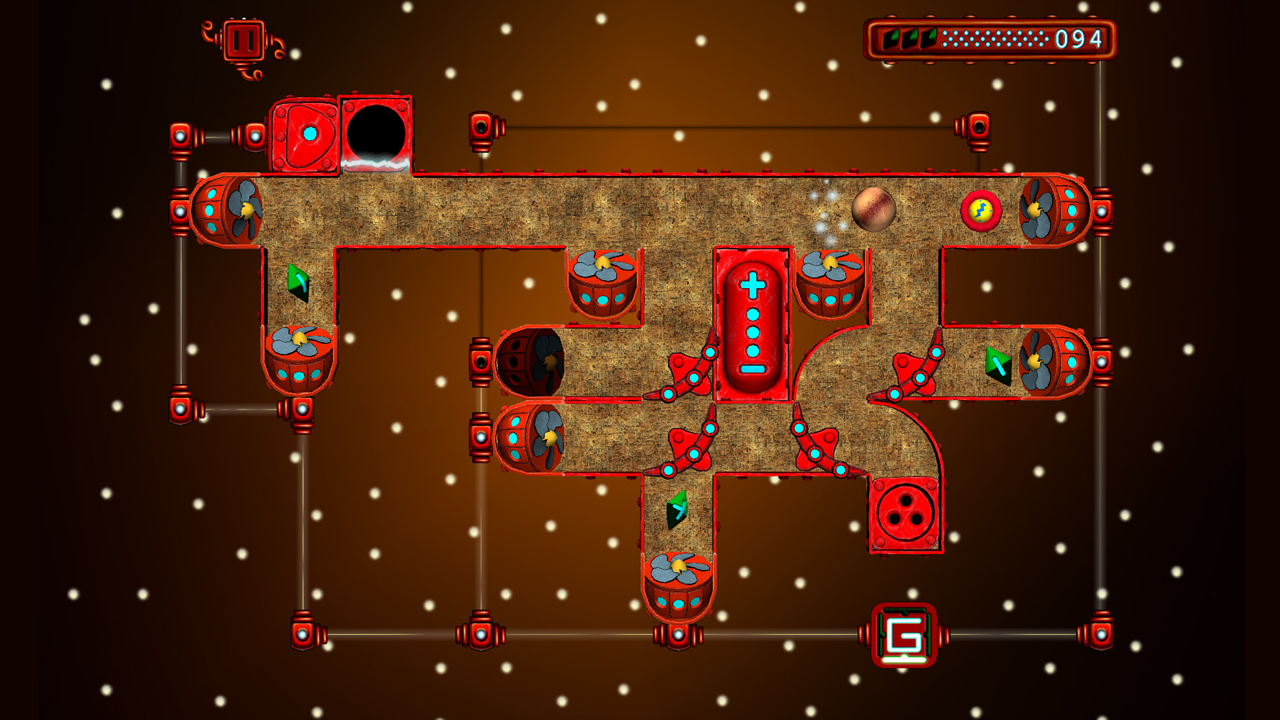This screenshot has height=720, width=1280.
Task: Click the score display showing 094
Action: (x=1077, y=38)
